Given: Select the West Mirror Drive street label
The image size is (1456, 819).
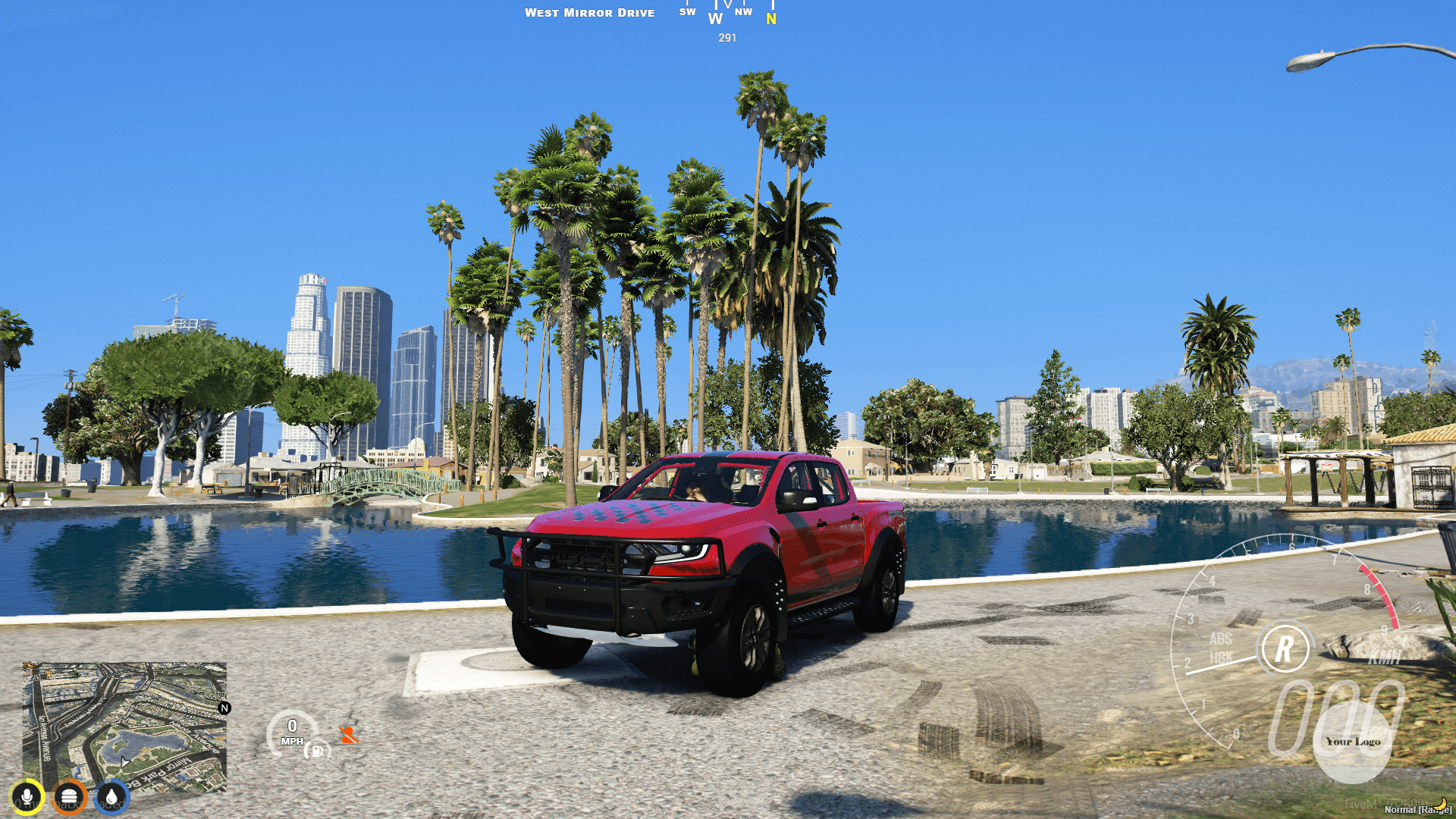Looking at the screenshot, I should pyautogui.click(x=590, y=12).
